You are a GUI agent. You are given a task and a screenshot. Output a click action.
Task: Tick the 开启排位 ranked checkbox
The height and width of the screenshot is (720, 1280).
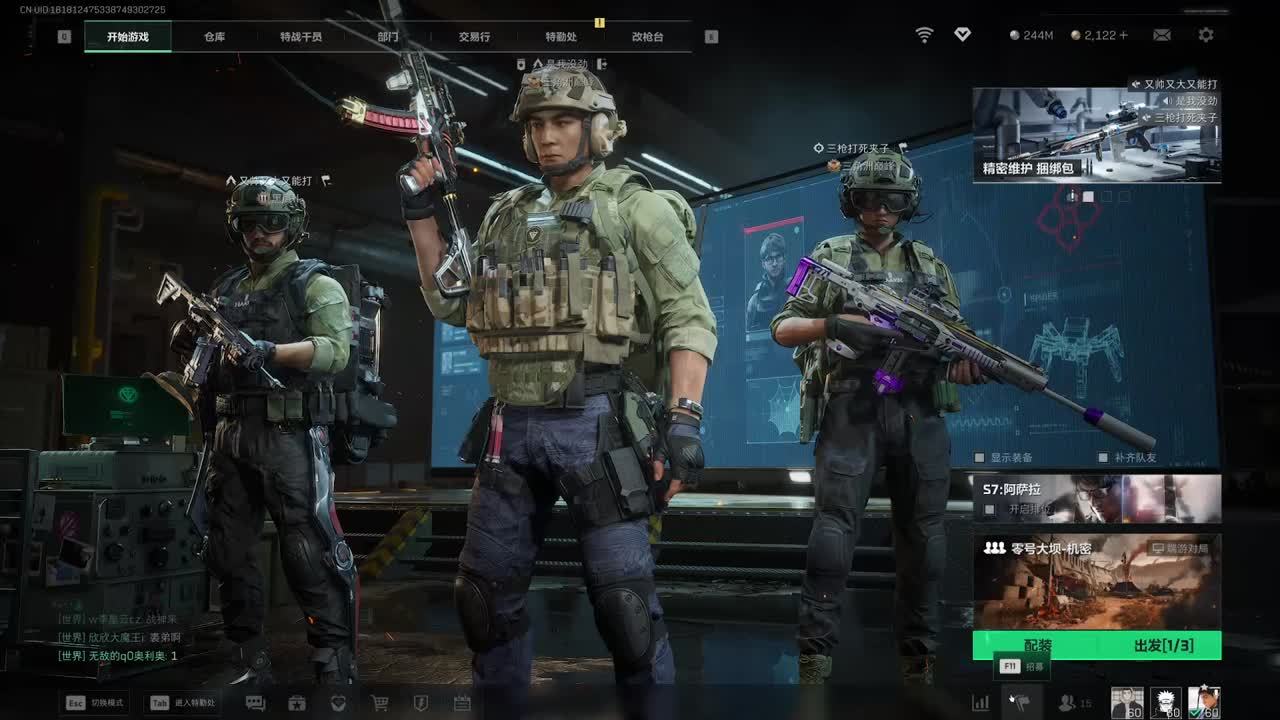(989, 509)
